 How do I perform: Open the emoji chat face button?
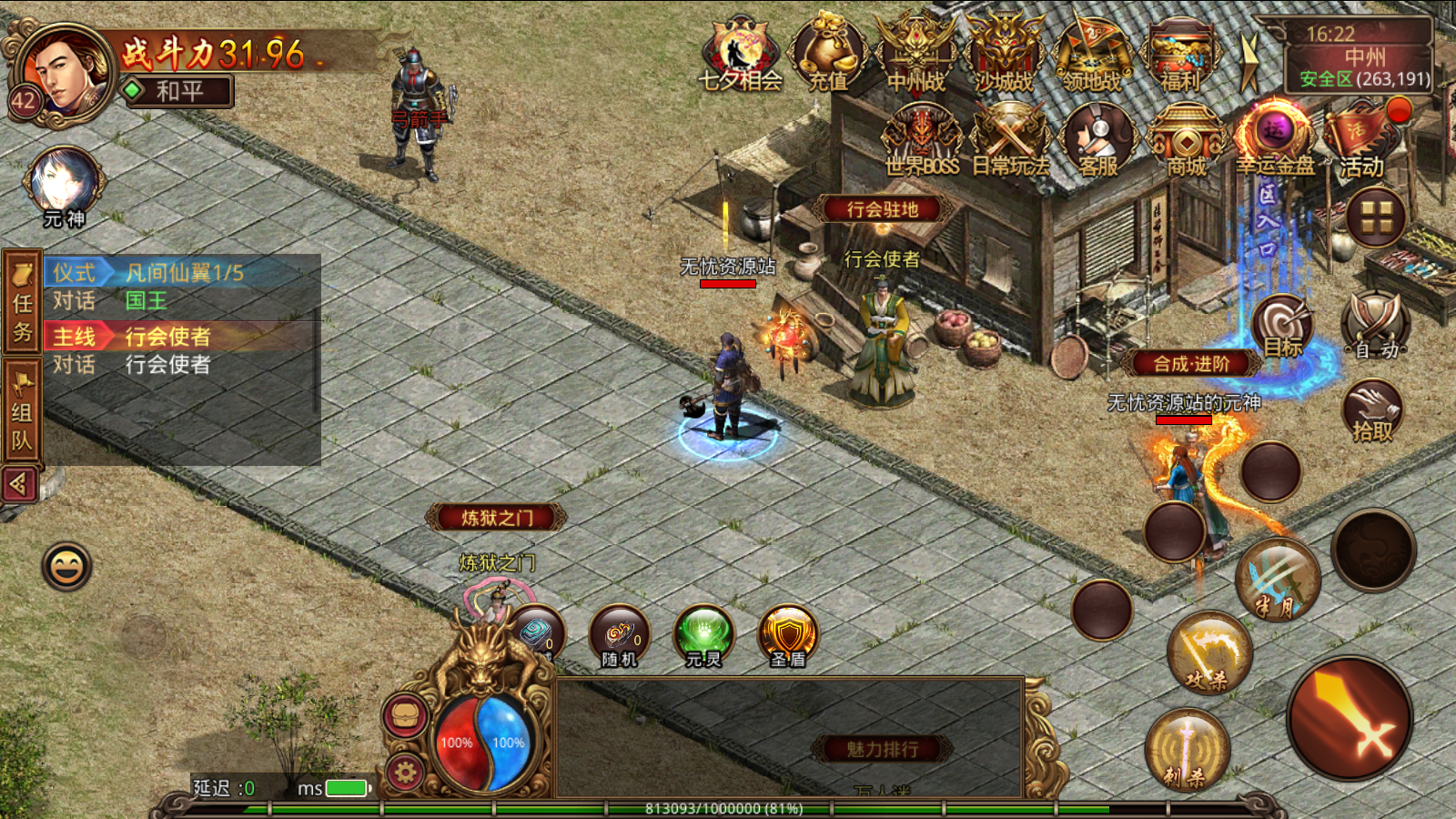pos(66,567)
